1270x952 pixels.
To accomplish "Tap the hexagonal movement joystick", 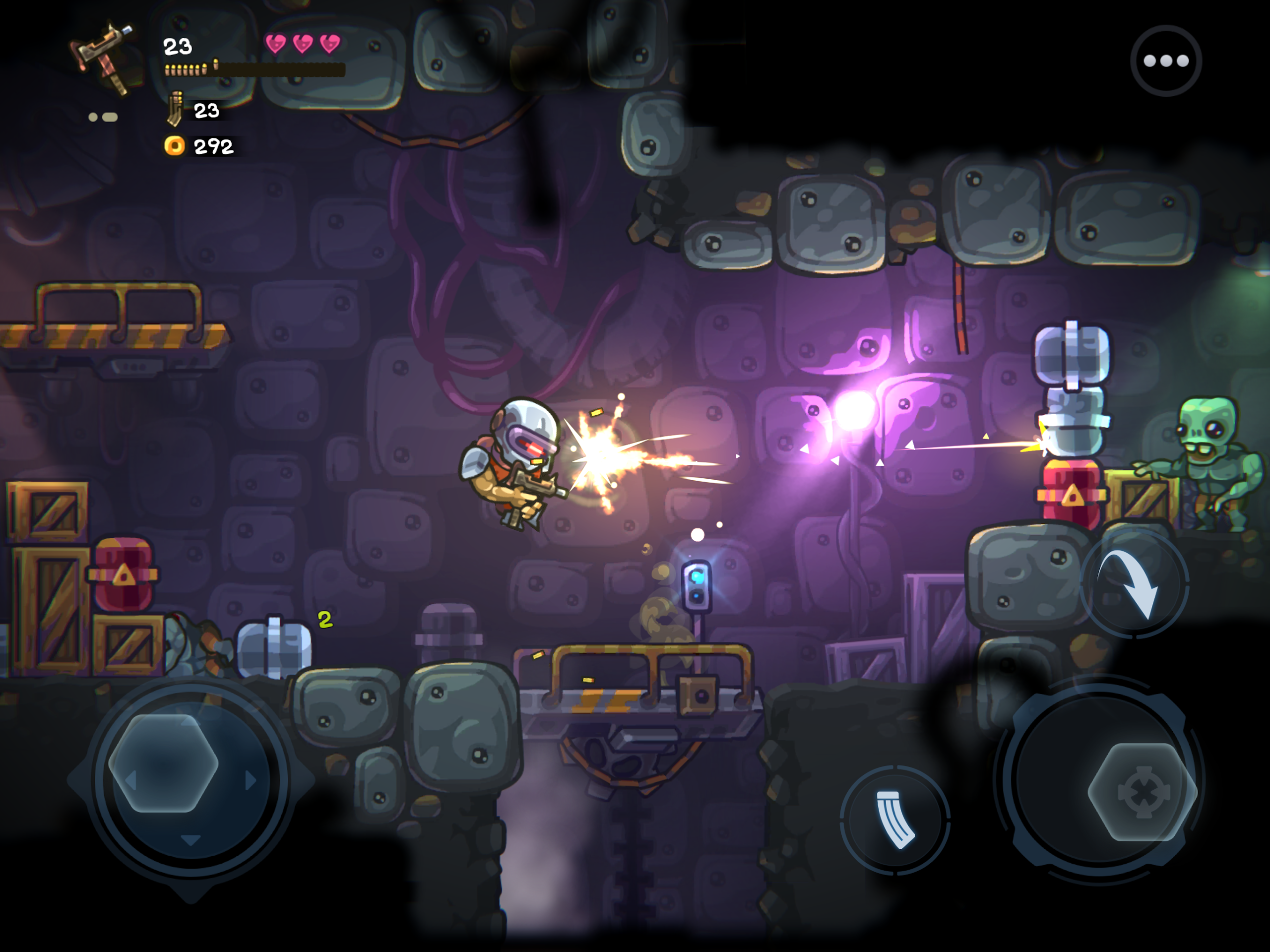I will point(164,763).
